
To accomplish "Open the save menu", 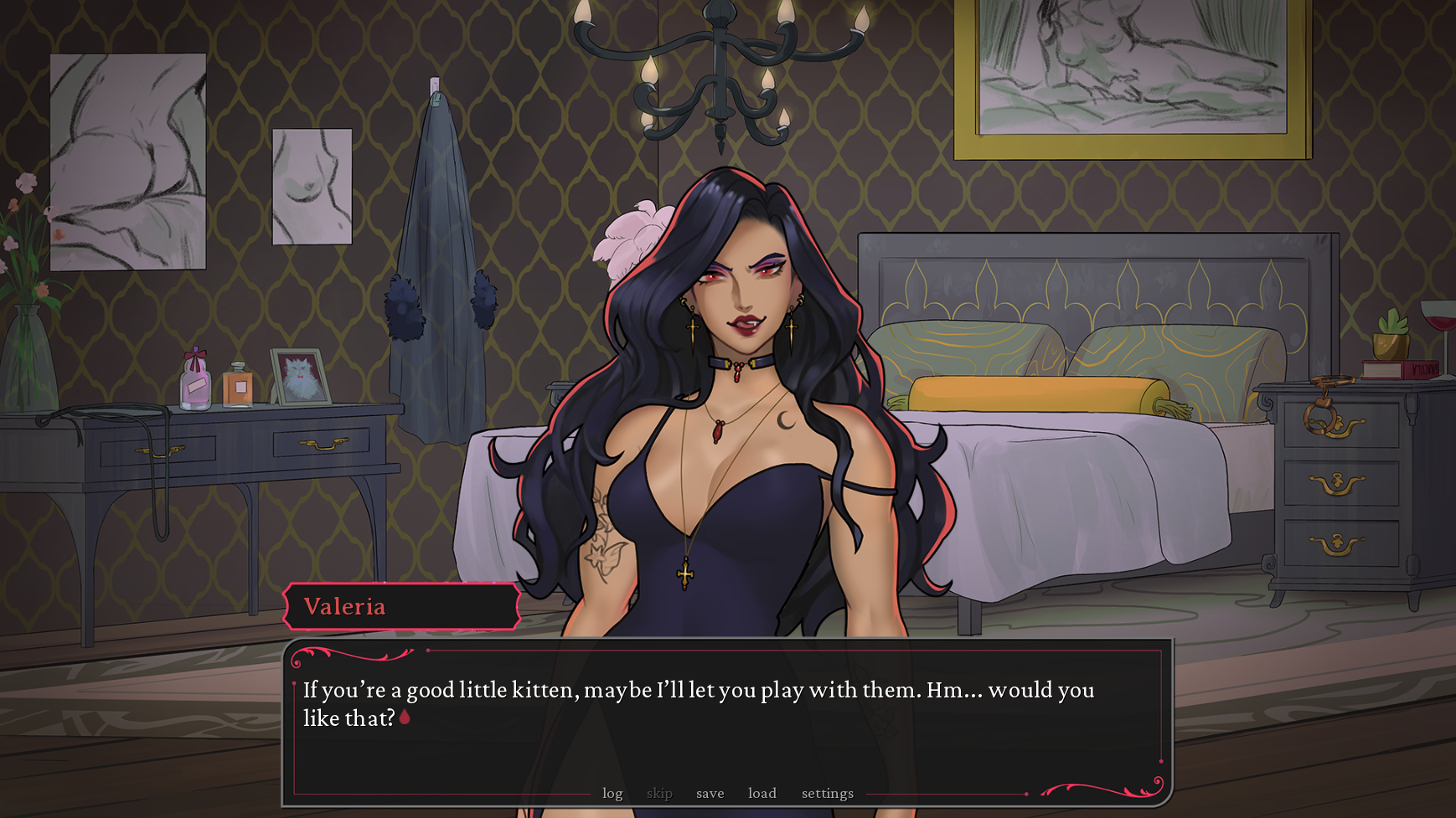I will click(x=710, y=793).
